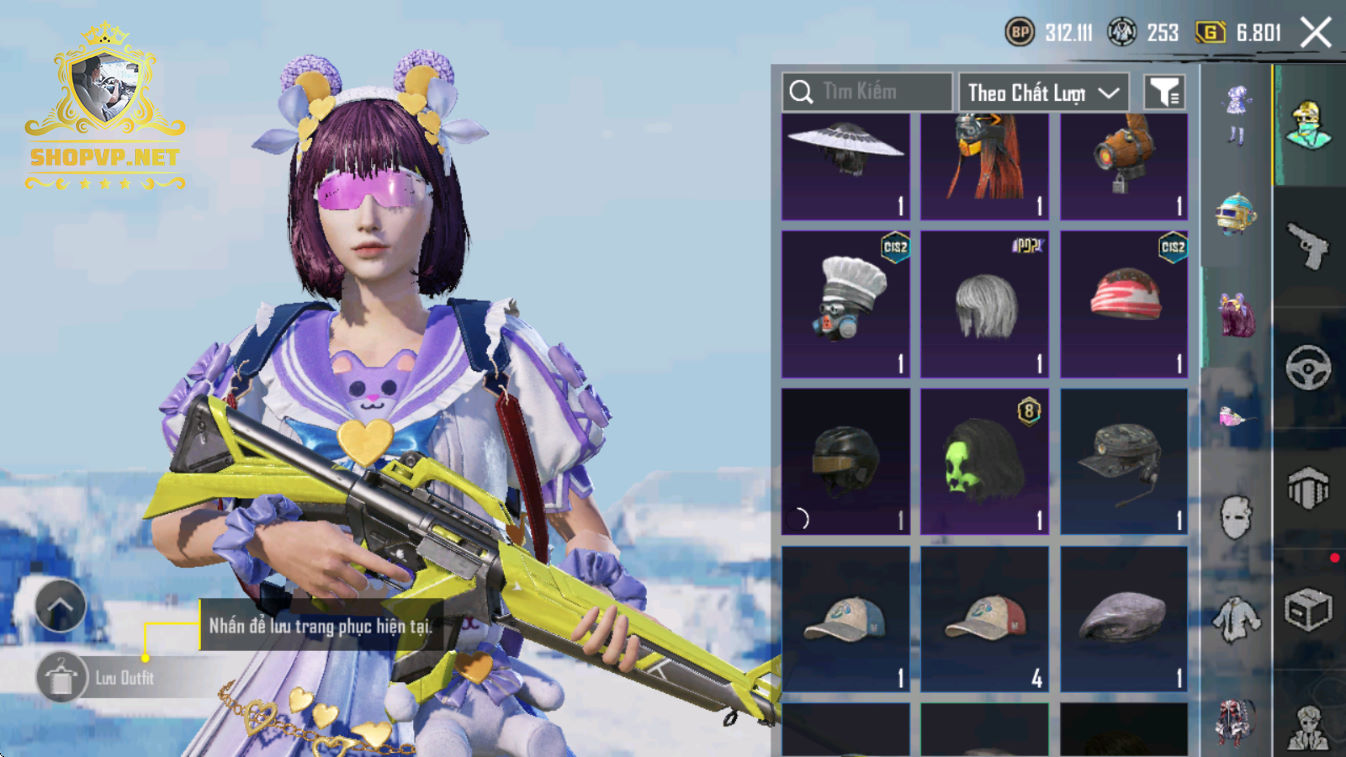Screen dimensions: 1346x757
Task: Select the black helmet with gold visor
Action: pyautogui.click(x=845, y=461)
